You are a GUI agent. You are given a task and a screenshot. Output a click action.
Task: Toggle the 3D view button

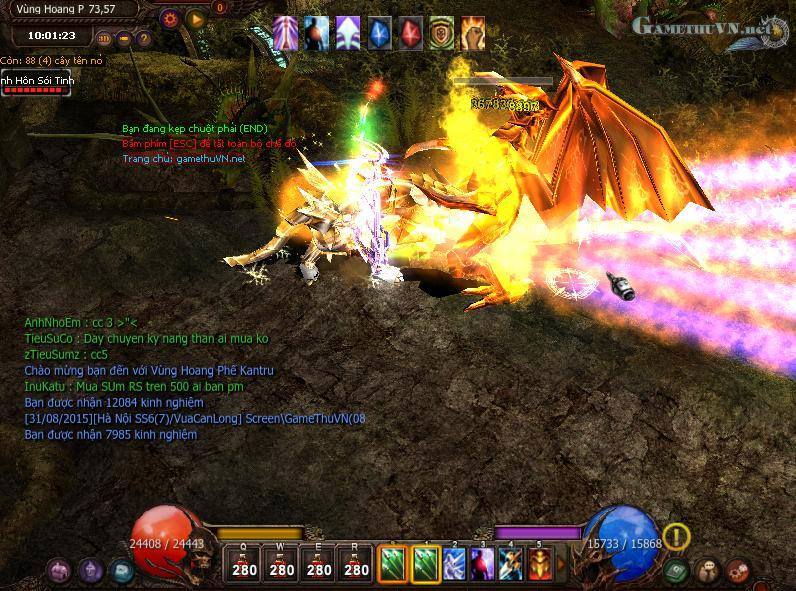coord(104,39)
